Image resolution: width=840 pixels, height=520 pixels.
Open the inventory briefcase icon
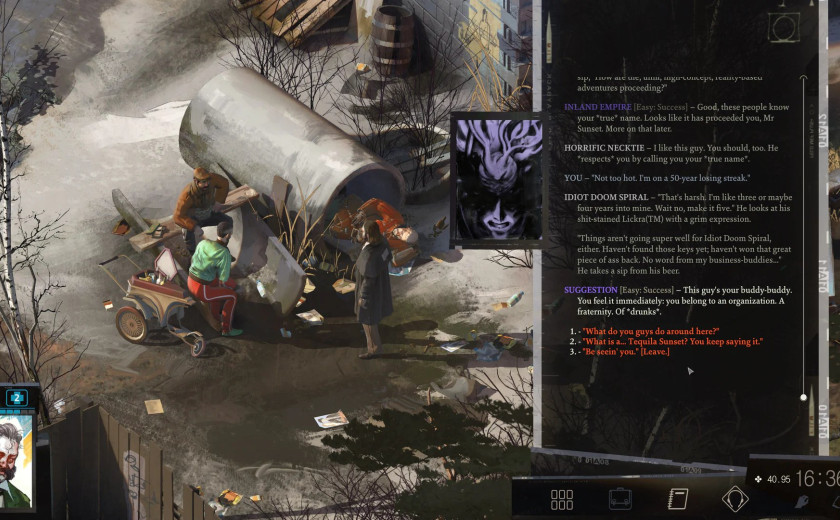(x=620, y=499)
